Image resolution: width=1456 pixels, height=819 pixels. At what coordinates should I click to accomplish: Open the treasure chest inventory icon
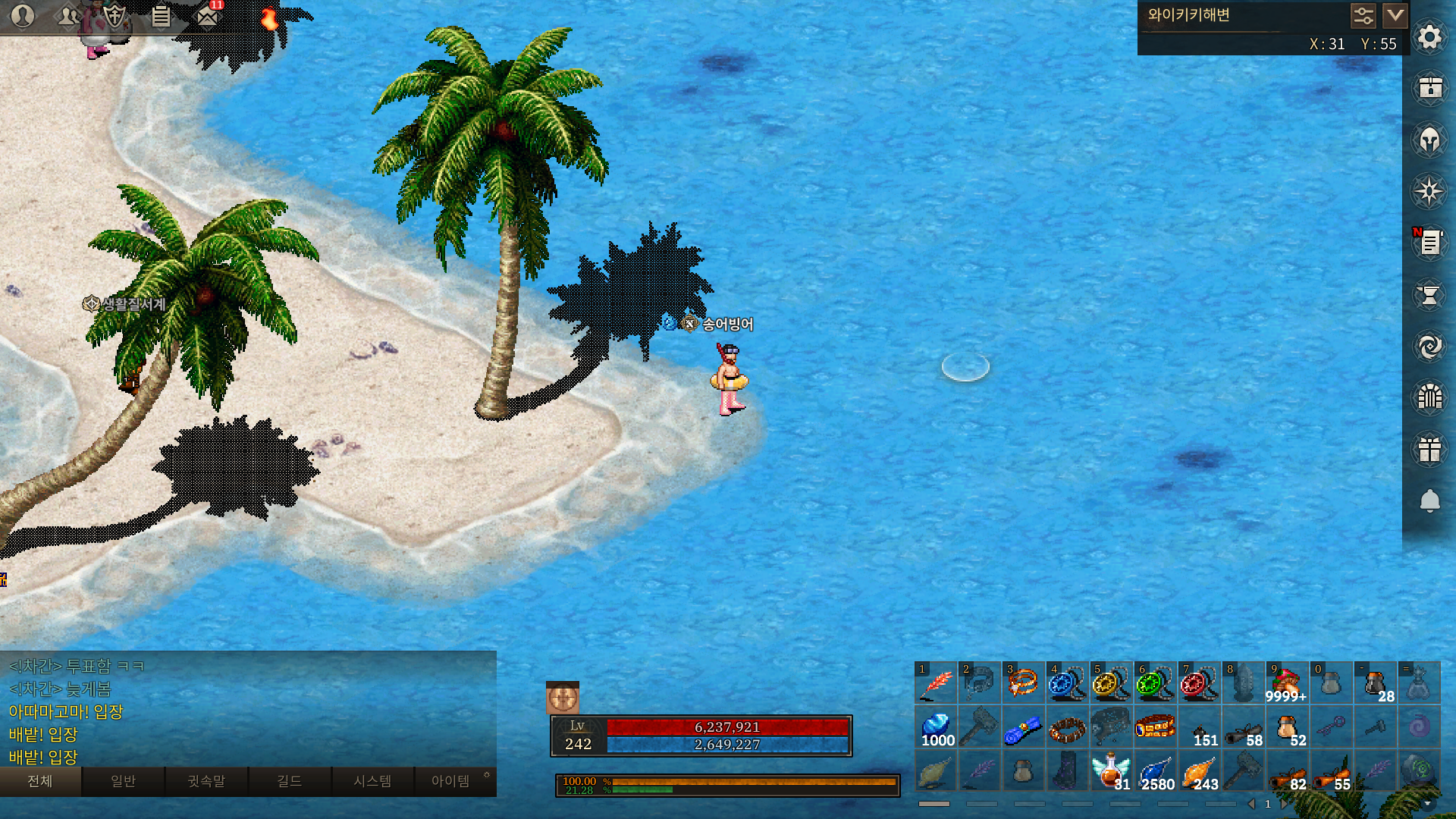(1429, 88)
